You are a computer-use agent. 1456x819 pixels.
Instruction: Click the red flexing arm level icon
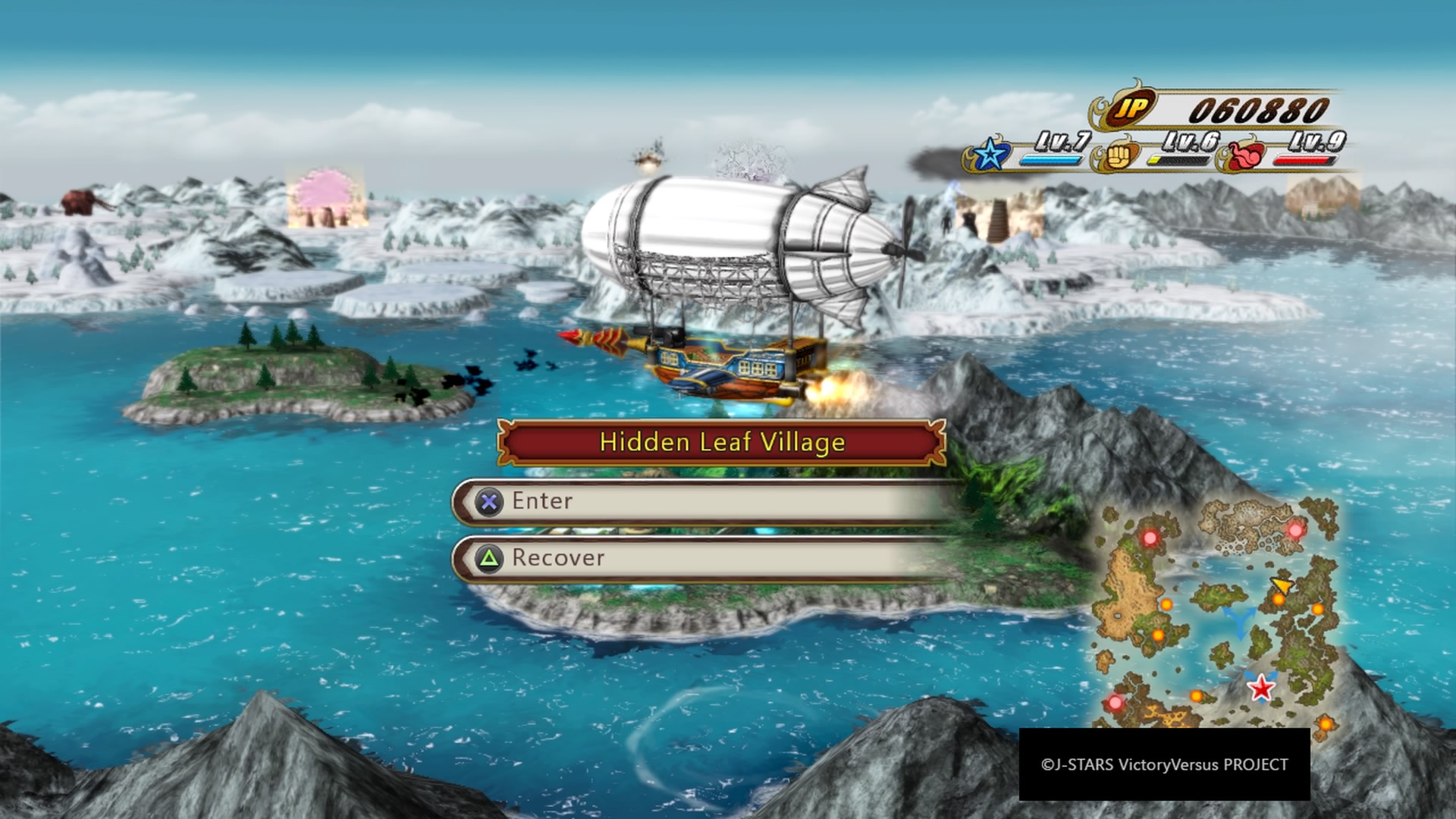(x=1244, y=155)
